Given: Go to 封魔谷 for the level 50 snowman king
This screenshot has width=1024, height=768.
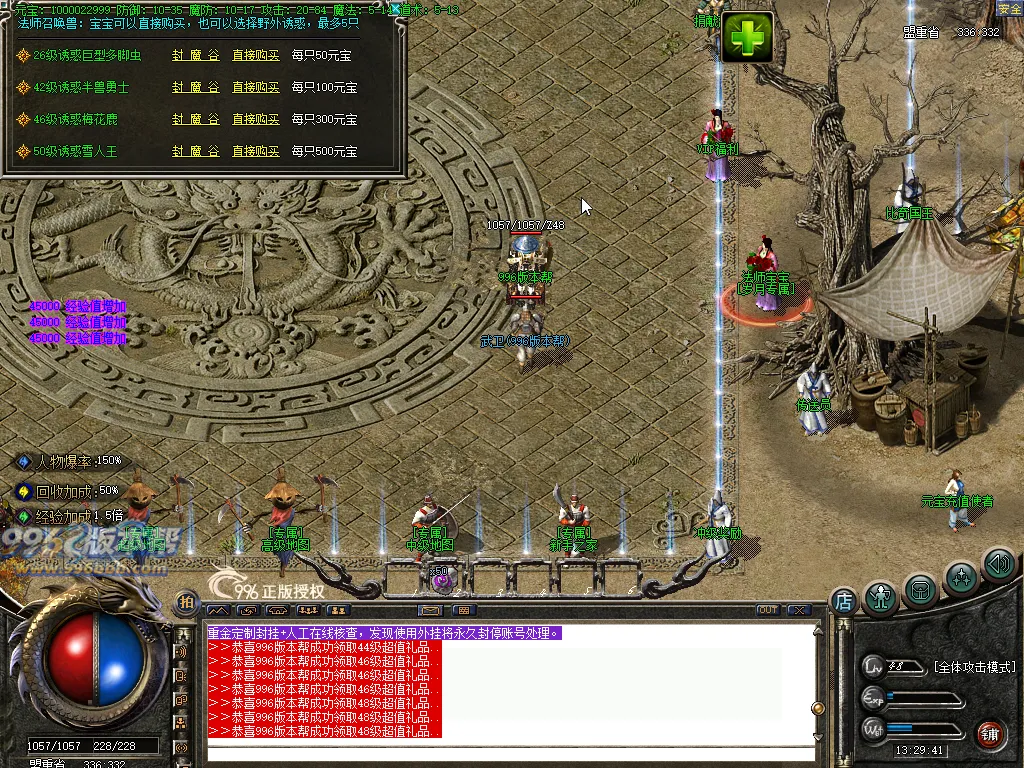Looking at the screenshot, I should click(x=195, y=151).
